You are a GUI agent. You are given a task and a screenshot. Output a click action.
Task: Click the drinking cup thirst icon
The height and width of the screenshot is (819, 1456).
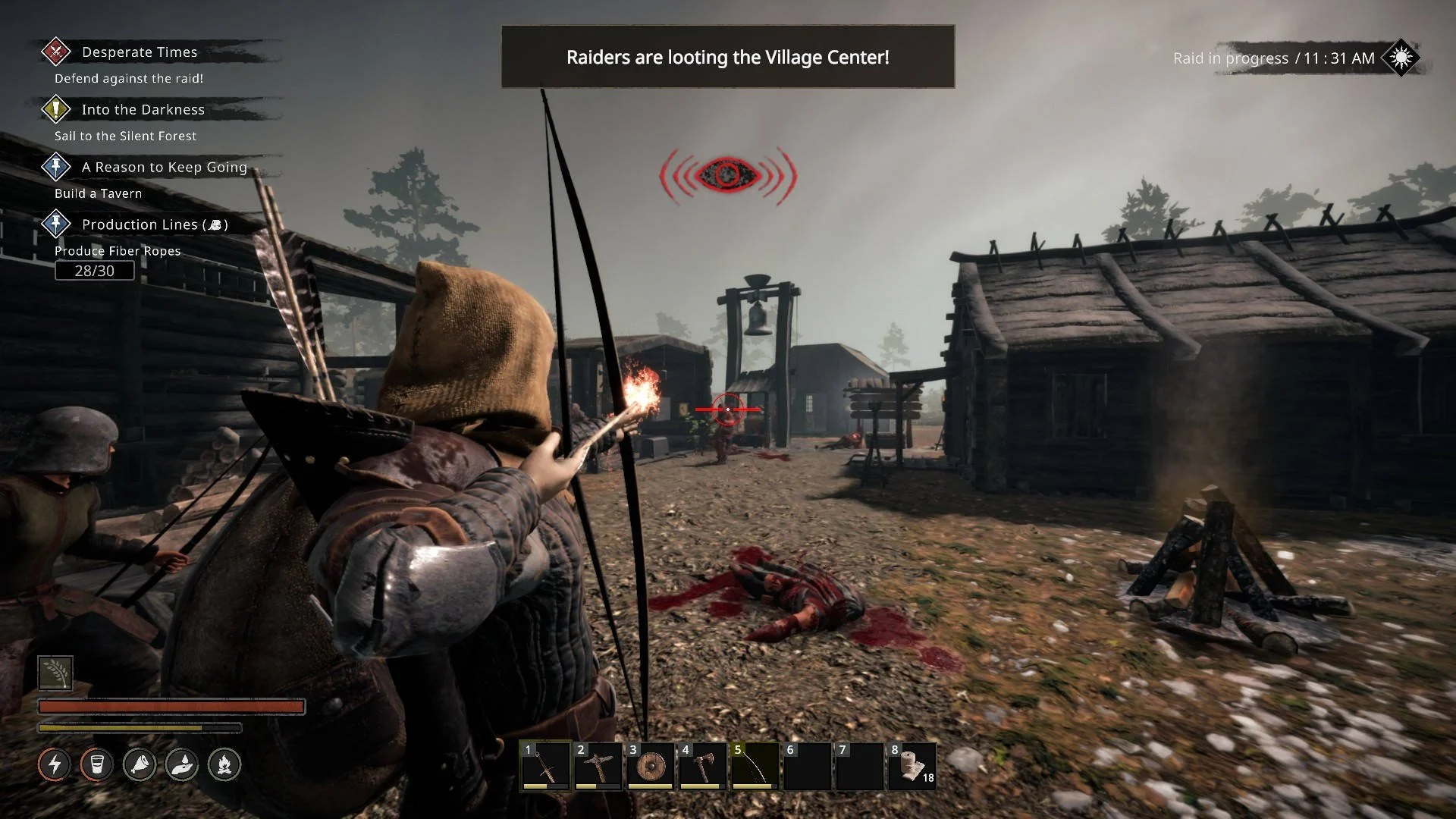[97, 764]
